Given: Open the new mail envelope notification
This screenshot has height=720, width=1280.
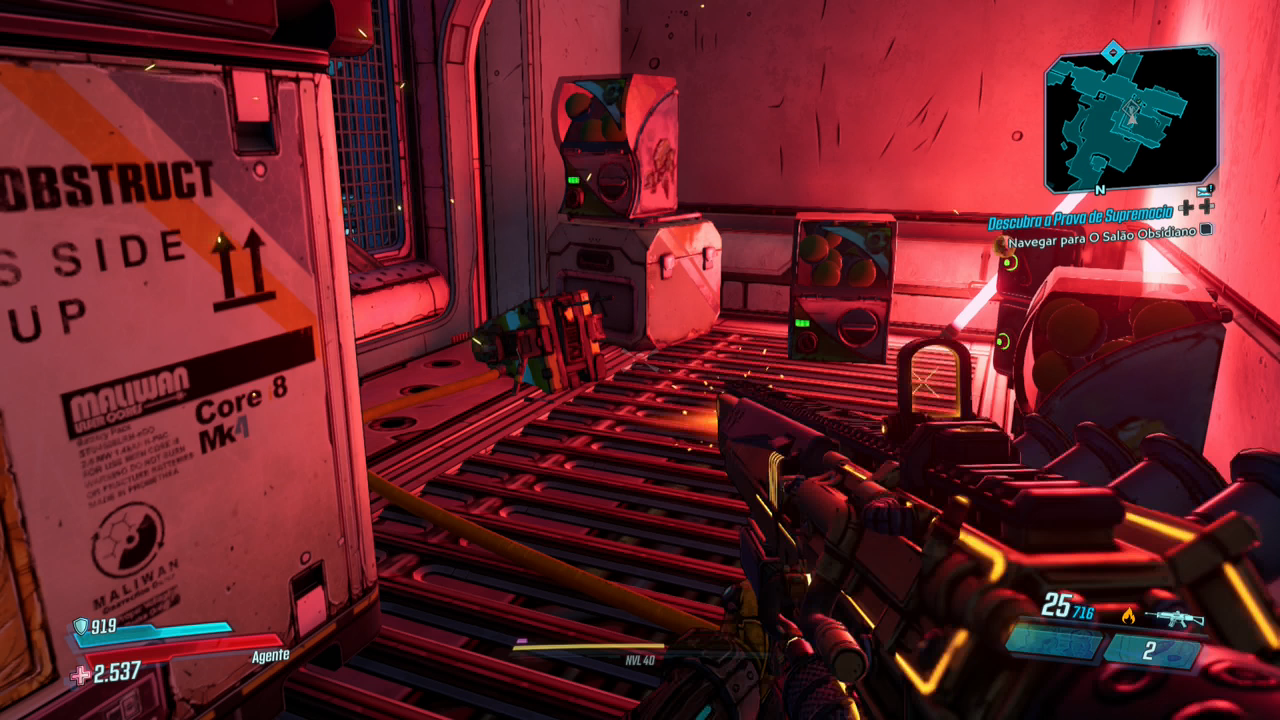Looking at the screenshot, I should (1204, 189).
